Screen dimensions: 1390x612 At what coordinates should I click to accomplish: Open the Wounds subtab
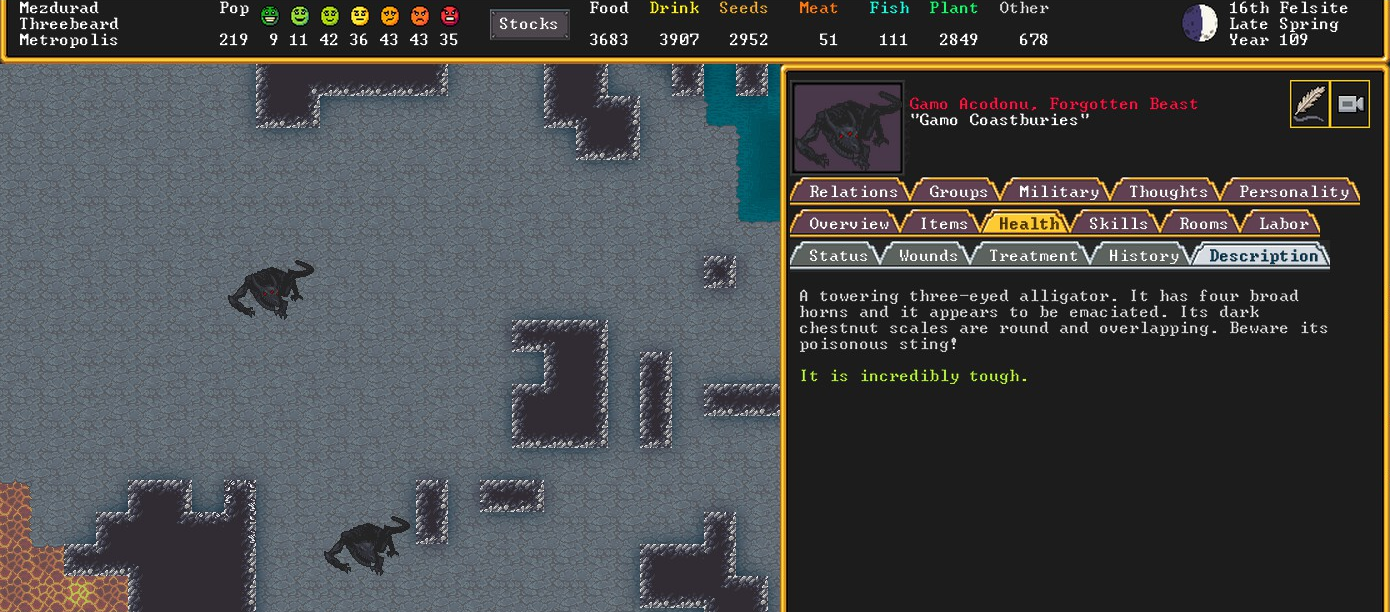tap(927, 255)
